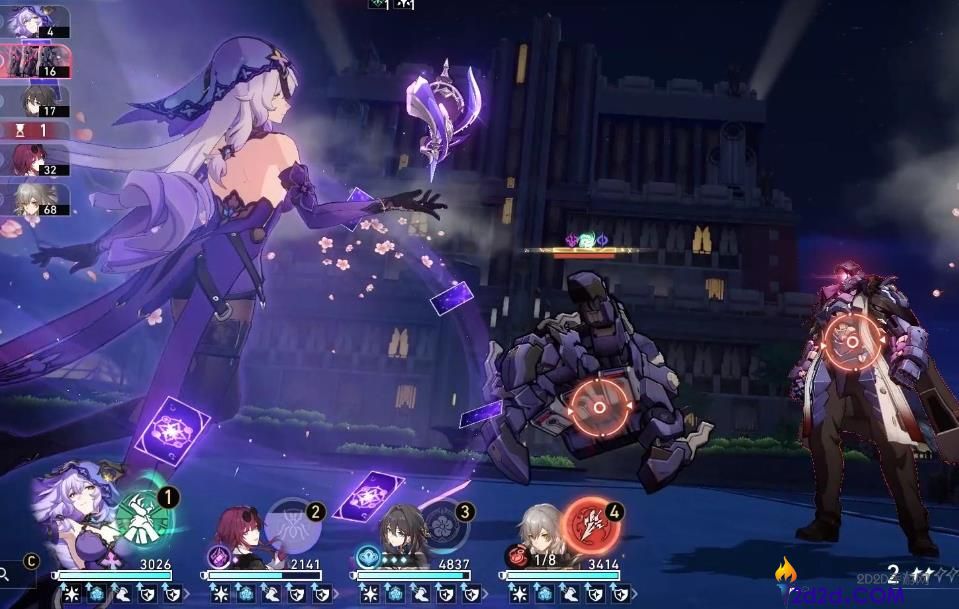The height and width of the screenshot is (609, 959).
Task: View the turn-order entry with action value 17
Action: pos(35,102)
